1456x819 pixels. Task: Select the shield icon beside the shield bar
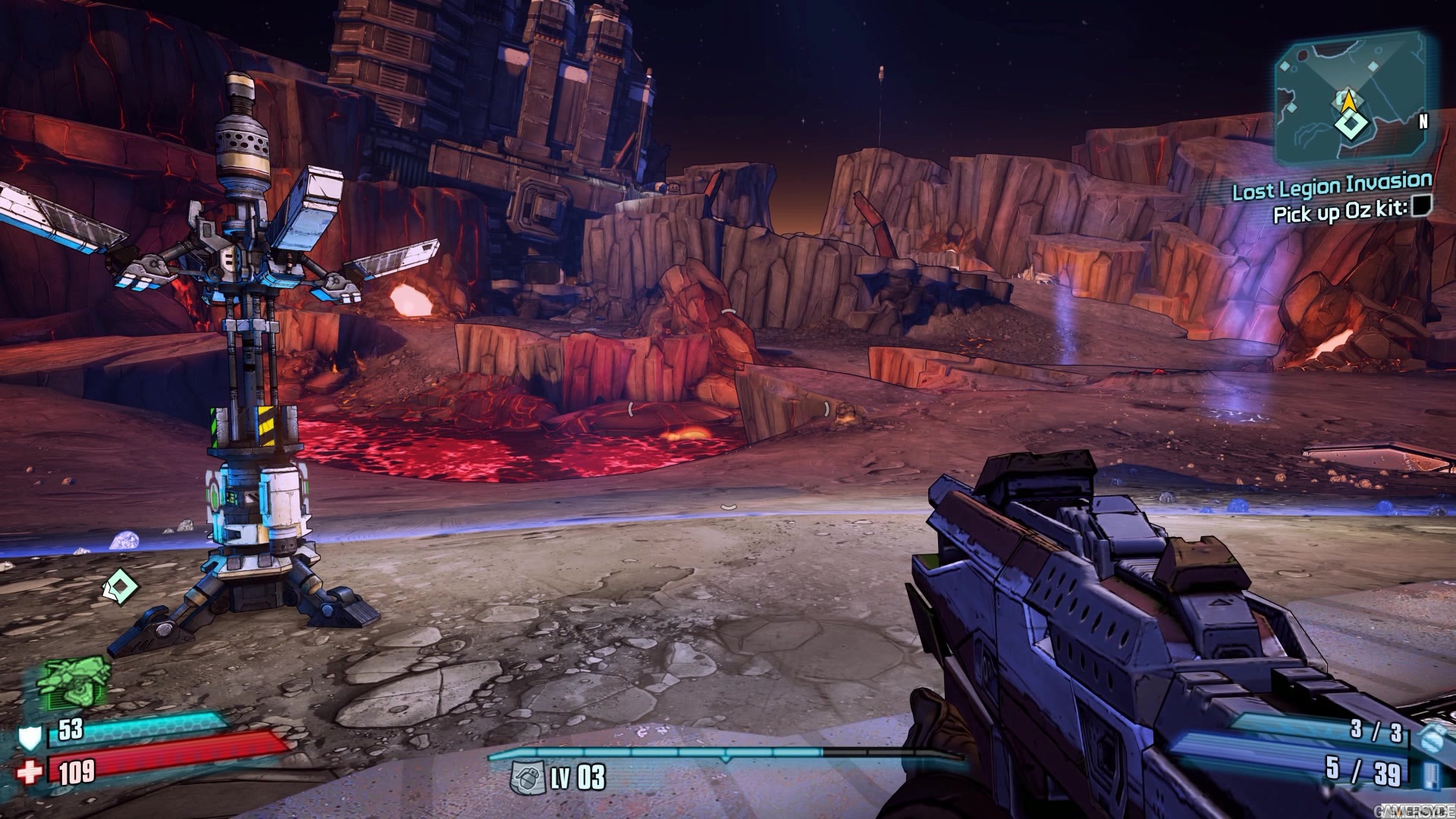31,735
